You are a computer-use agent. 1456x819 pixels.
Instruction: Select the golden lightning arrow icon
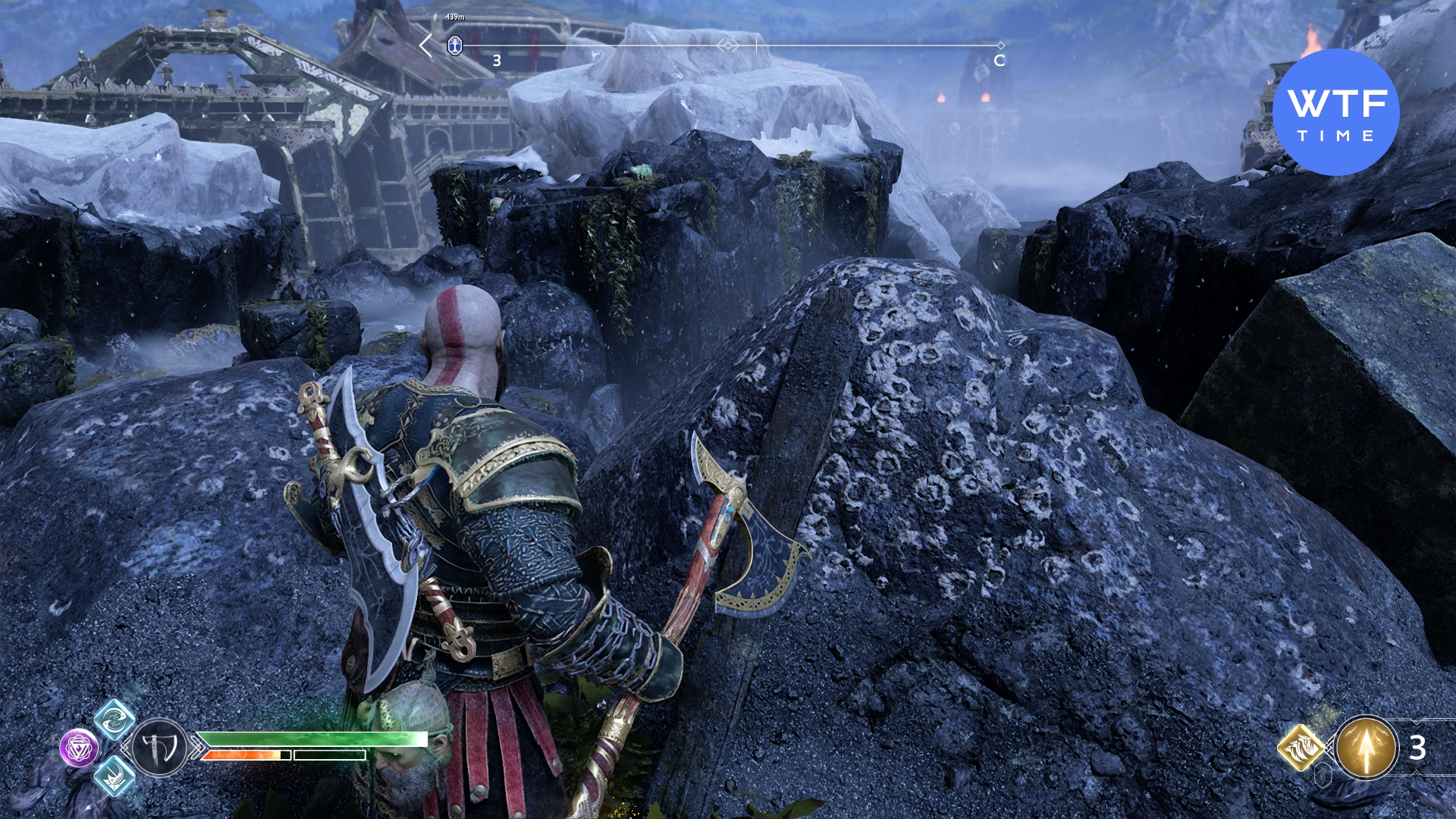tap(1367, 748)
